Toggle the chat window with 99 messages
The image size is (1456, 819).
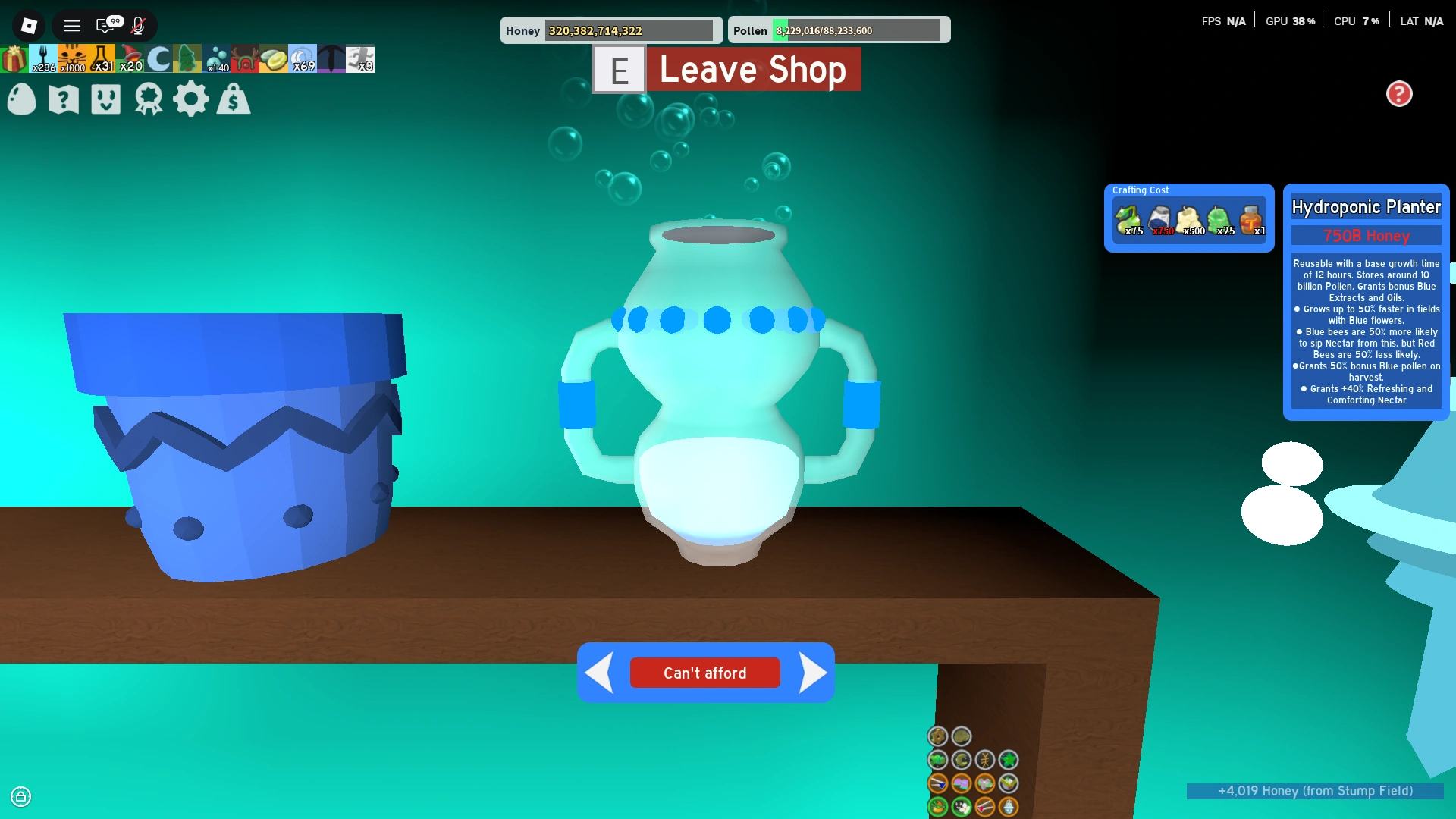coord(106,26)
